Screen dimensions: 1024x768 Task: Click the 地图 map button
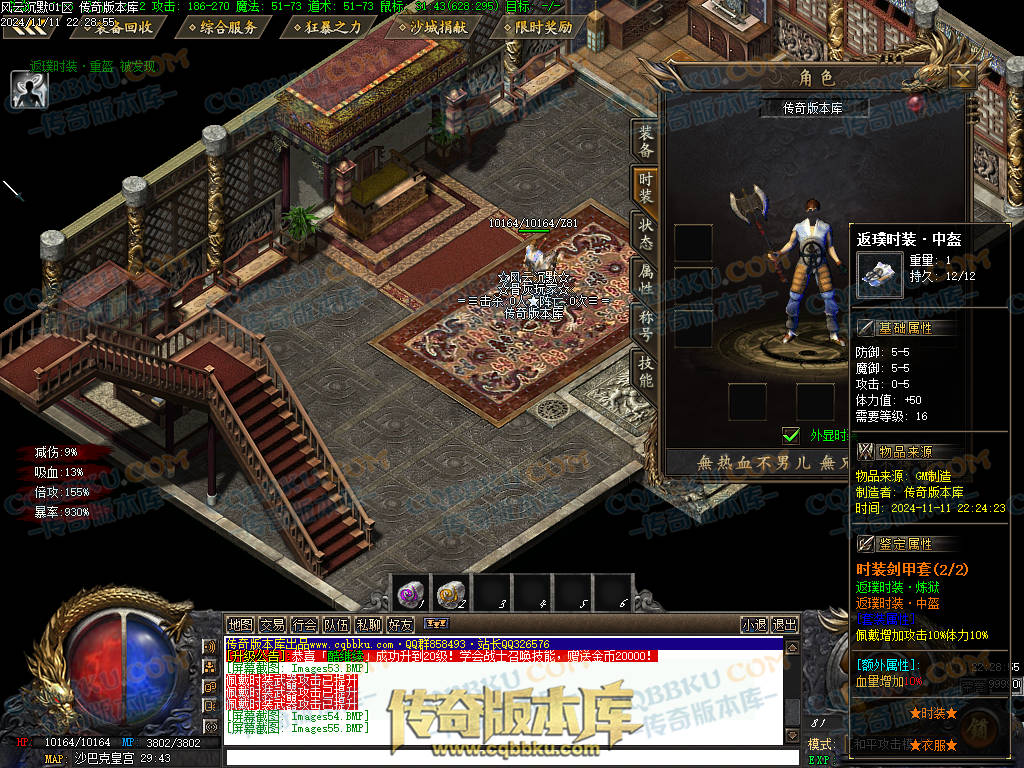[x=240, y=625]
